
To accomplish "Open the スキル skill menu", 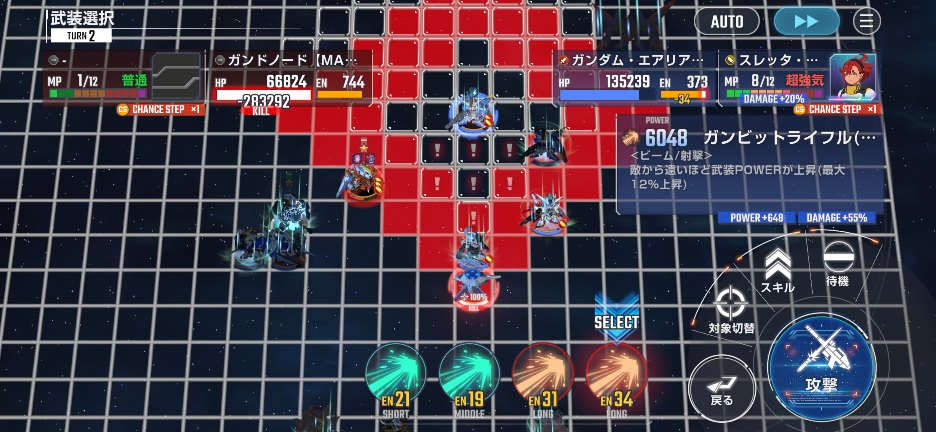I will click(x=777, y=270).
